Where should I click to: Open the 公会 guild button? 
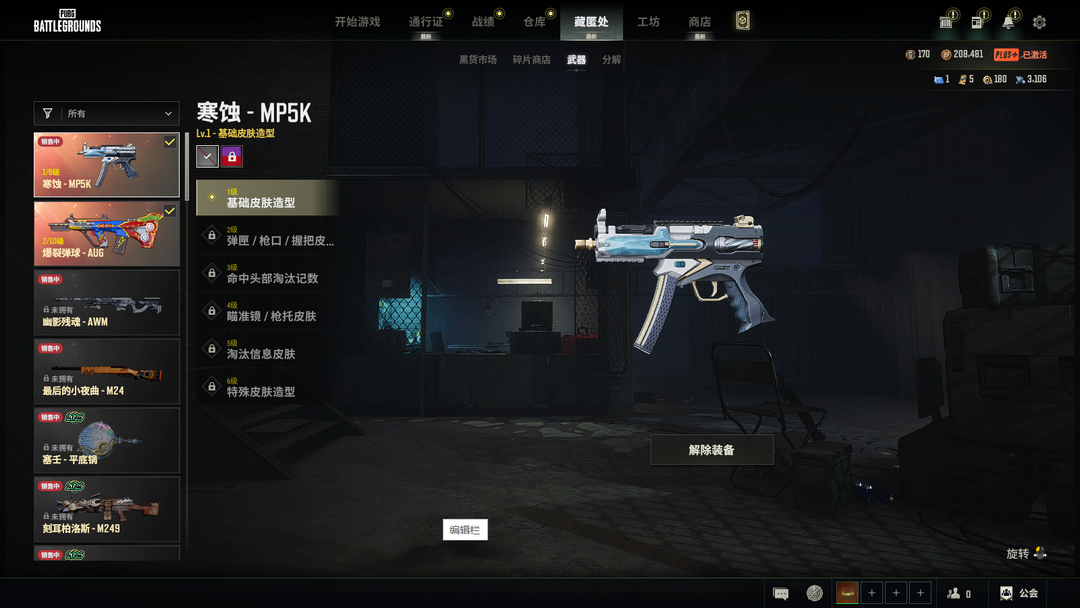[x=1019, y=593]
